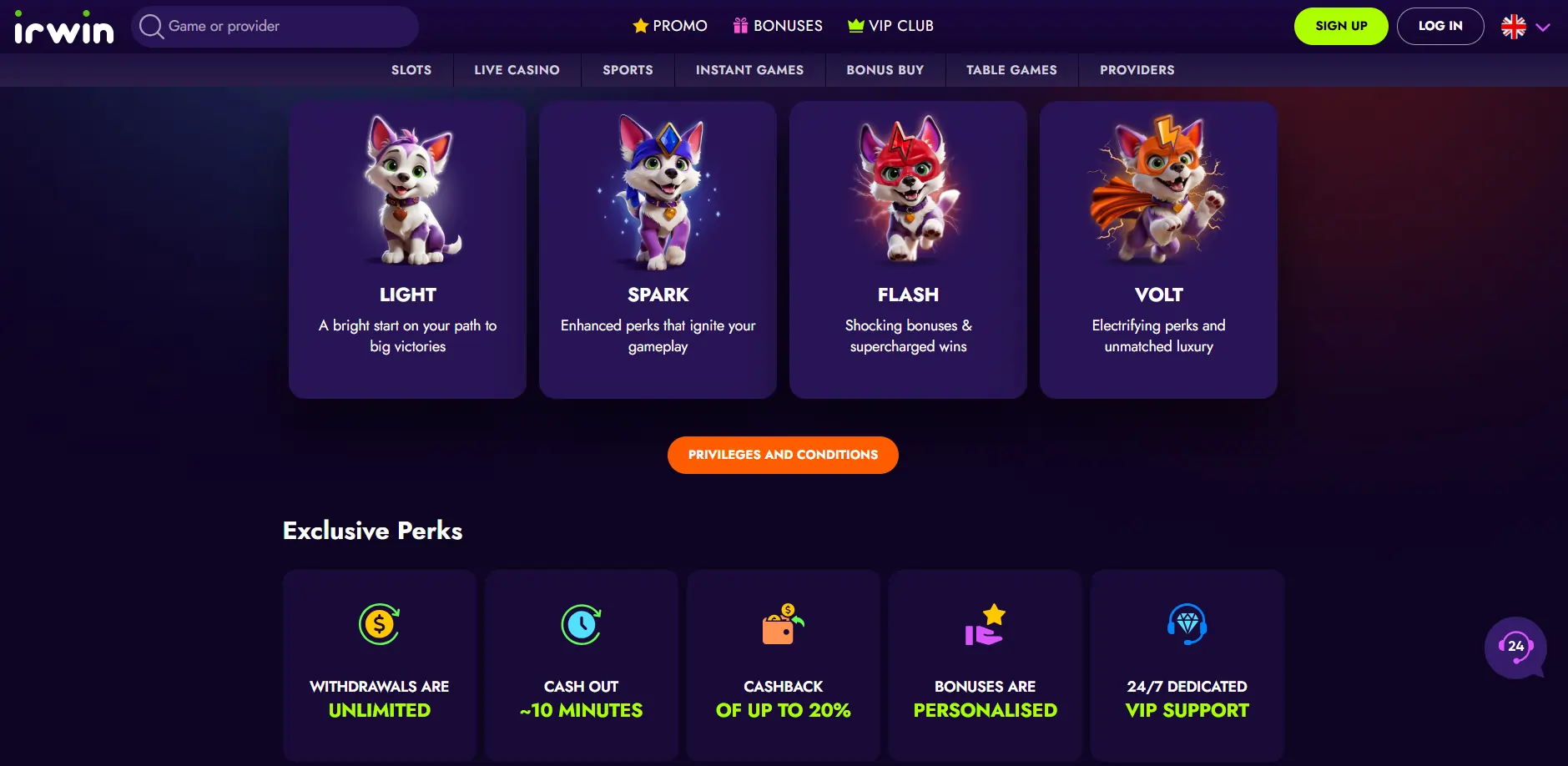
Task: Open the Providers list
Action: click(1137, 70)
